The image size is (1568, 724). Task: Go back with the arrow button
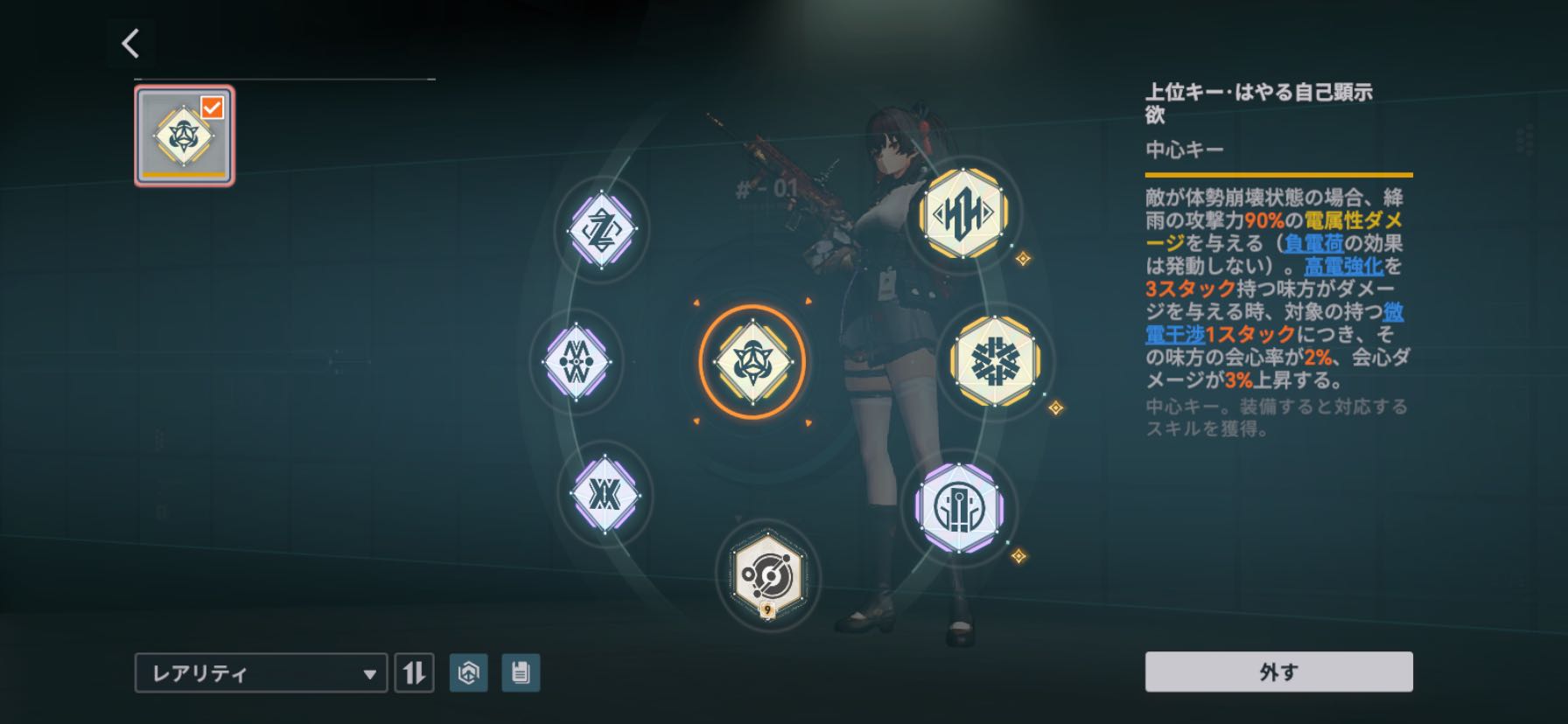pyautogui.click(x=131, y=43)
